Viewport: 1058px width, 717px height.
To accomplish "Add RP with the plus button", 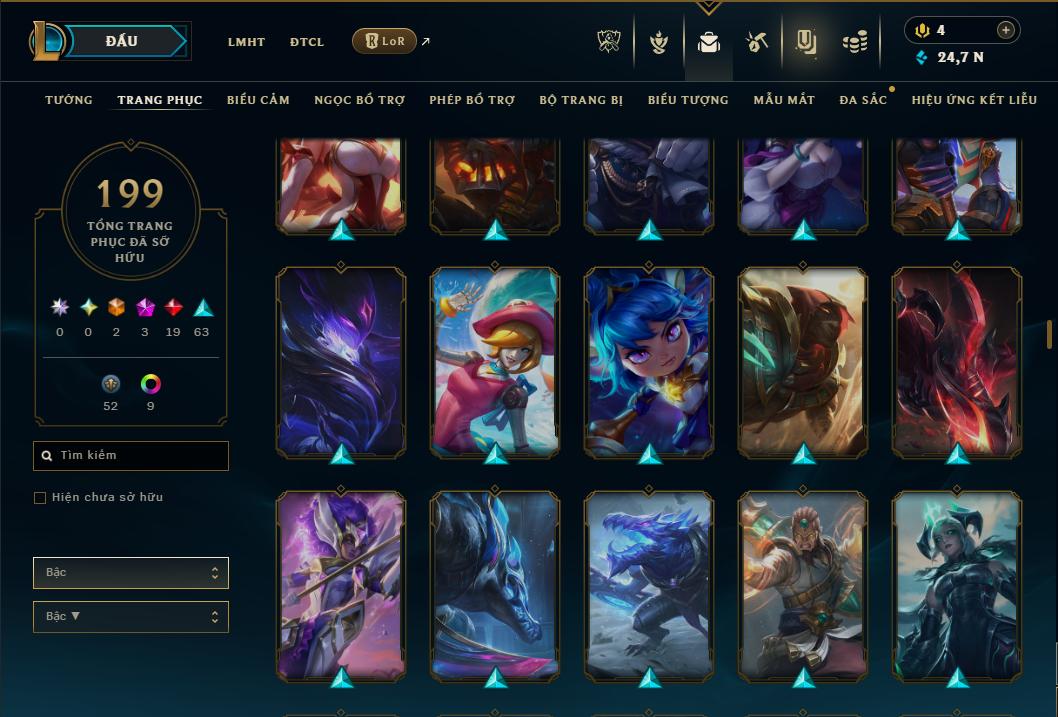I will 1006,31.
